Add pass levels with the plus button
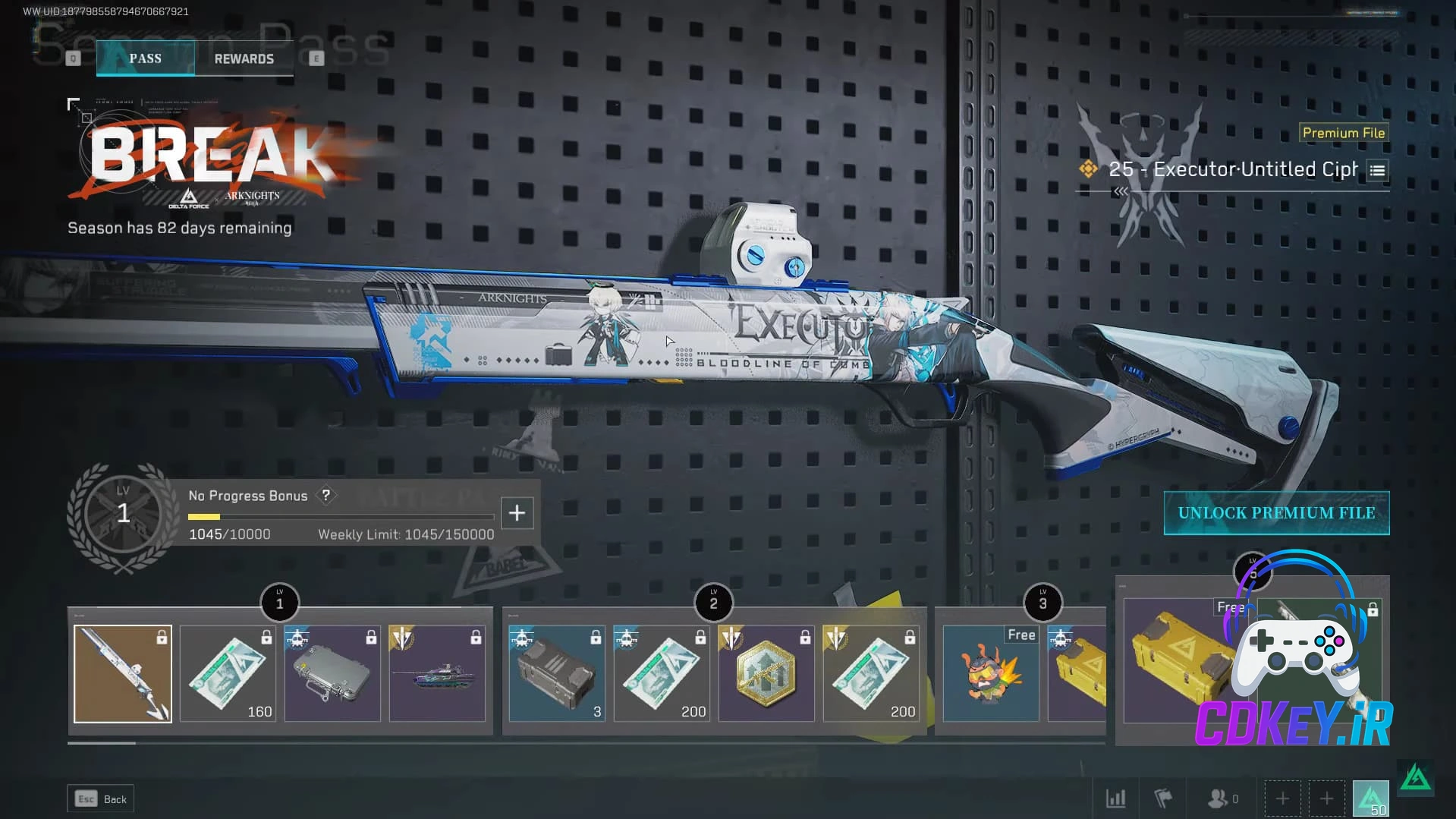 pos(517,513)
